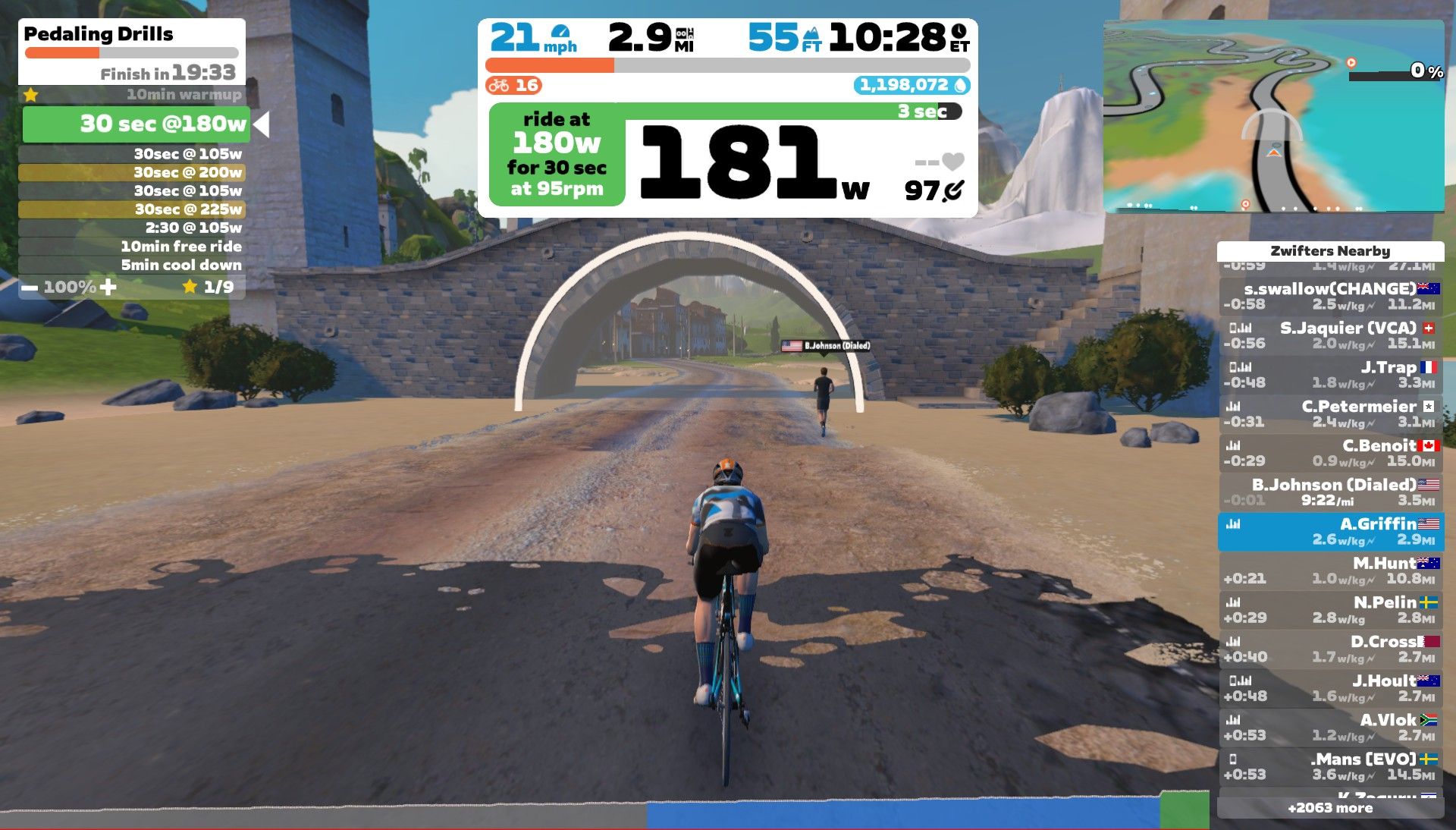
Task: Increase workout intensity with the plus button
Action: (x=108, y=287)
